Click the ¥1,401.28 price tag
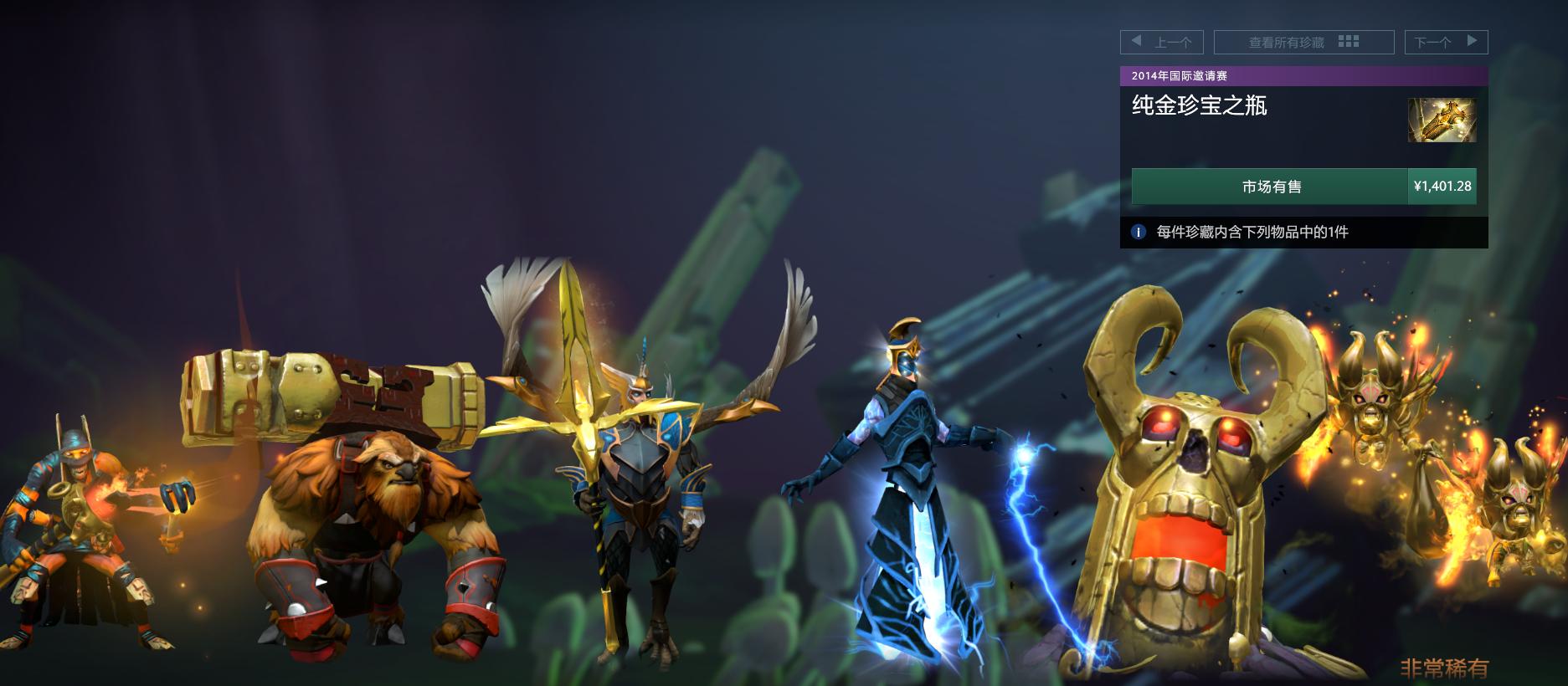Viewport: 1568px width, 686px height. click(x=1441, y=187)
